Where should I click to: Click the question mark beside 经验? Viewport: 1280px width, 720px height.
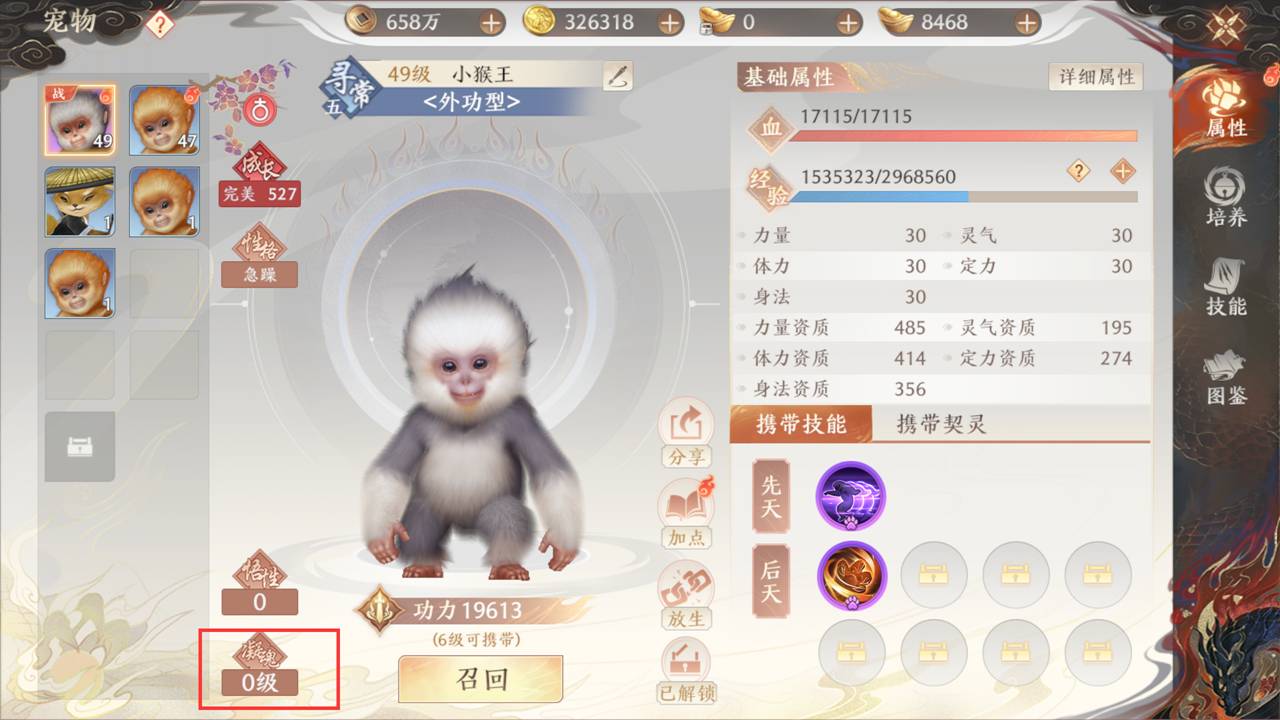click(1078, 172)
